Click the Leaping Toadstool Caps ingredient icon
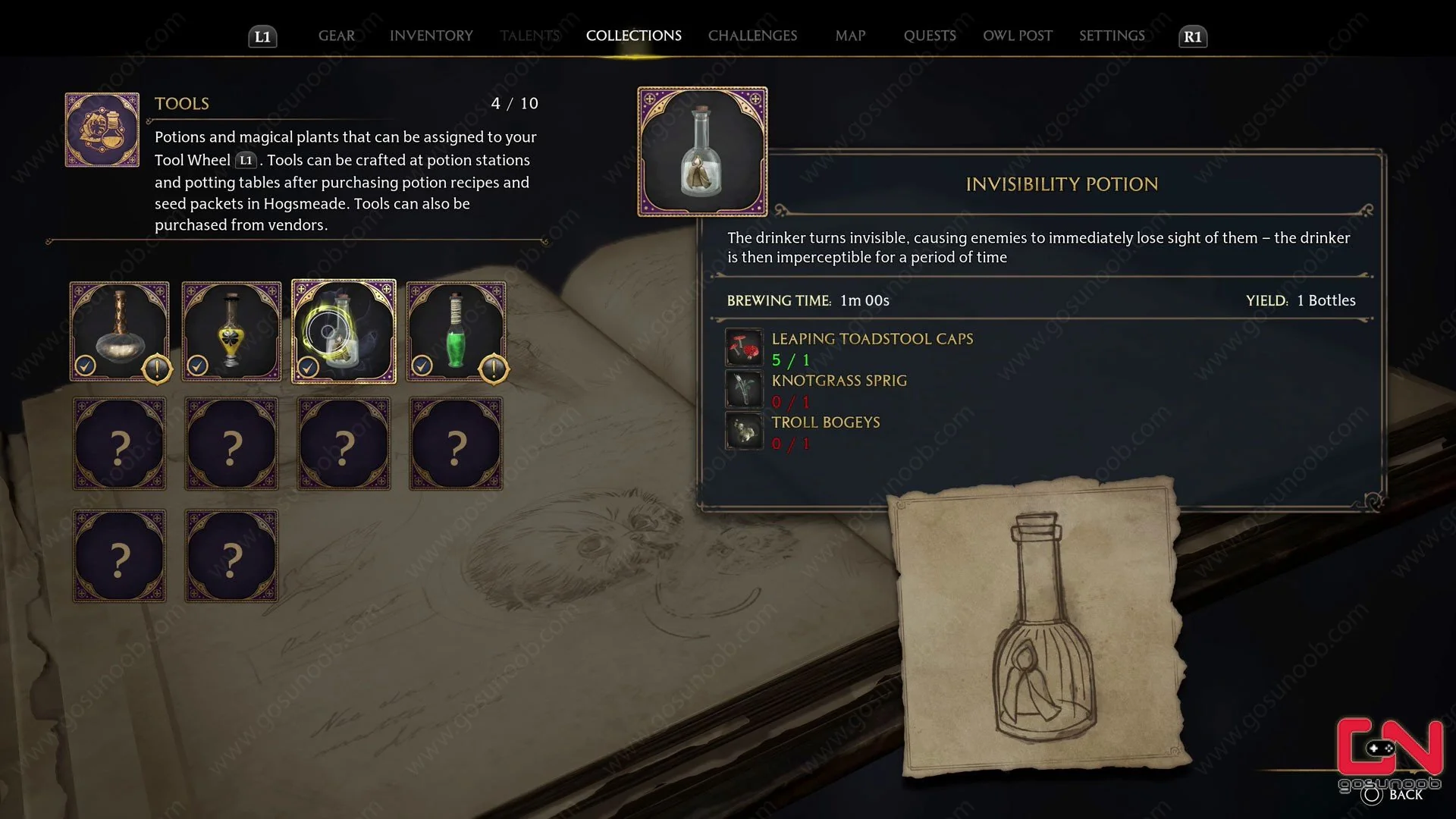Viewport: 1456px width, 819px height. [744, 347]
